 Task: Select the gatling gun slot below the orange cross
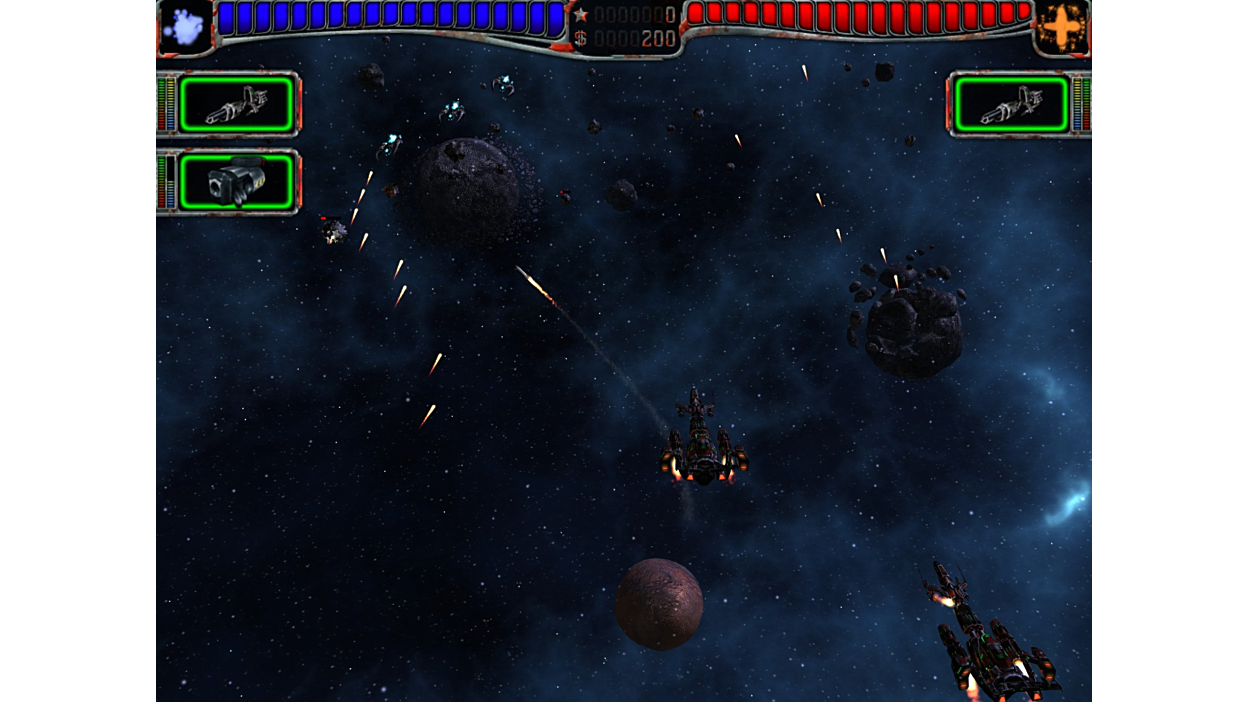tap(1011, 104)
